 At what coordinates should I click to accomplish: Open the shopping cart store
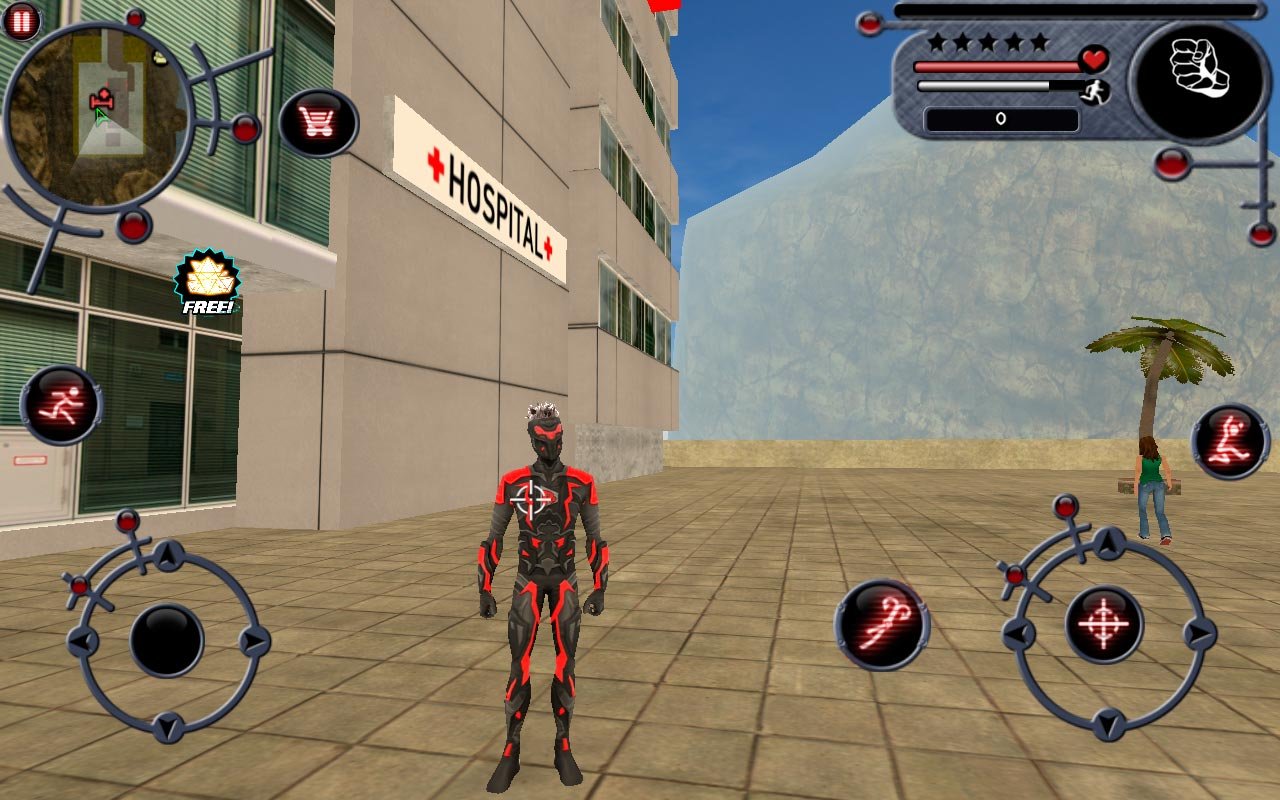tap(317, 123)
